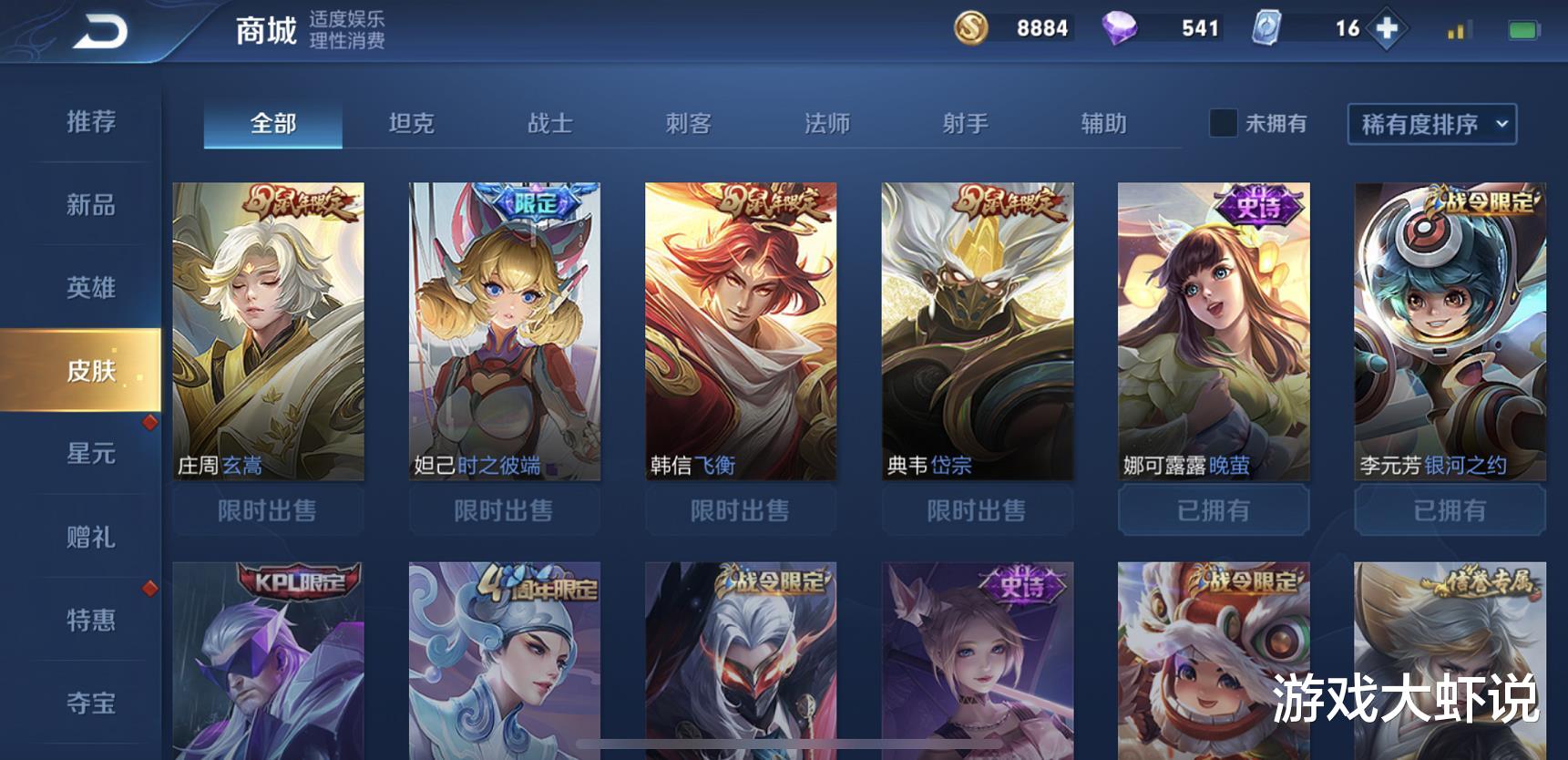
Task: Open the 赠礼 gift section in sidebar
Action: tap(88, 539)
